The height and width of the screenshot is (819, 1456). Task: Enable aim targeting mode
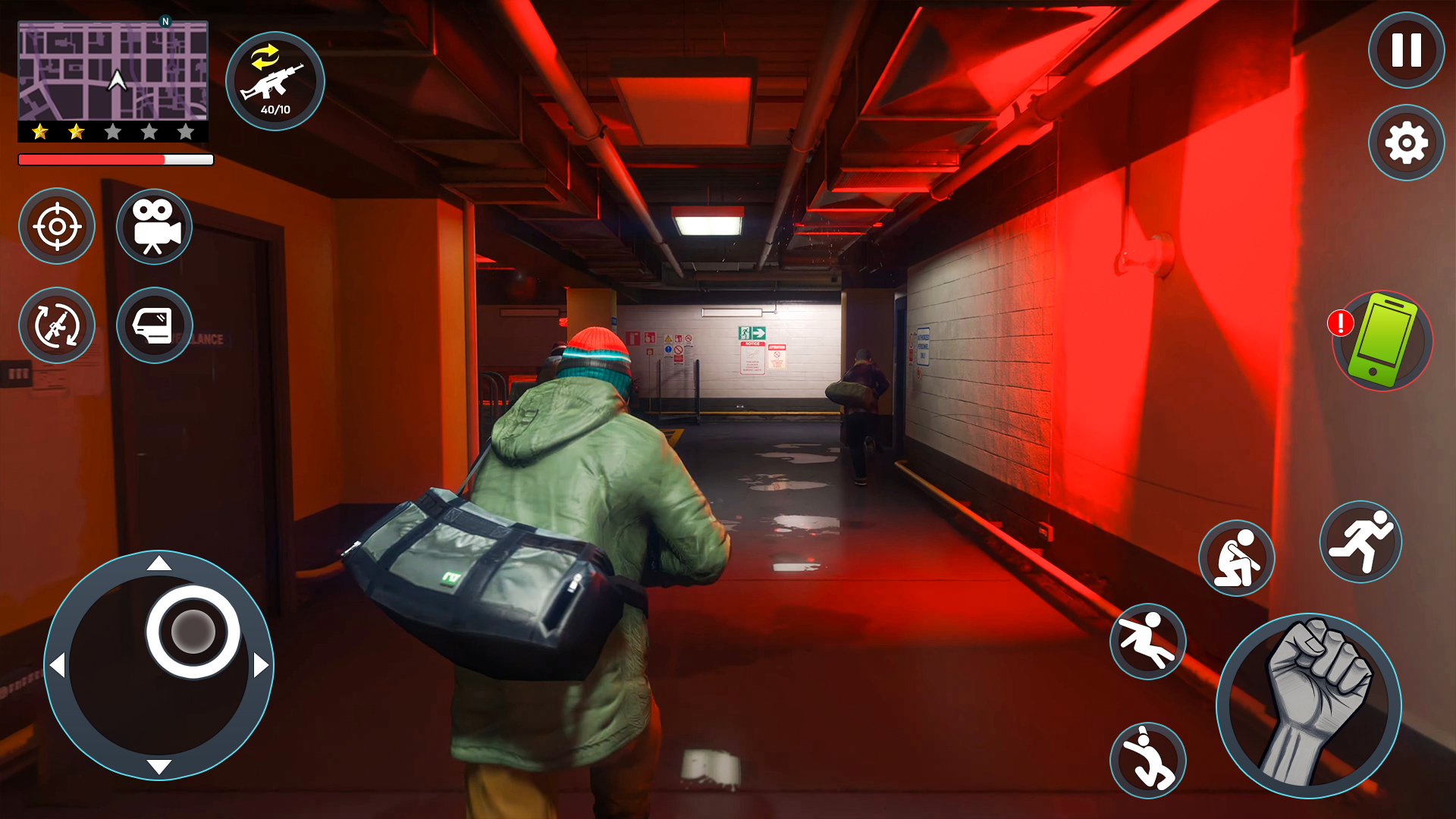click(57, 227)
